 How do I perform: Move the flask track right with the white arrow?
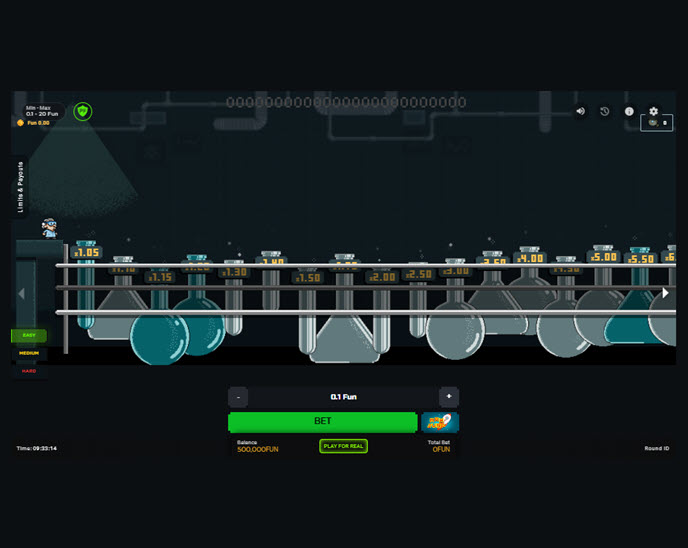click(666, 293)
